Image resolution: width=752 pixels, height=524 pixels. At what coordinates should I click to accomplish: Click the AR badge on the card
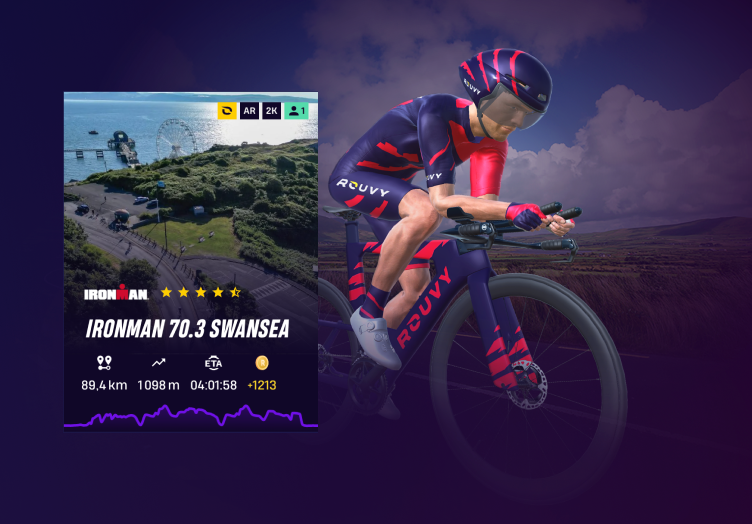coord(250,111)
